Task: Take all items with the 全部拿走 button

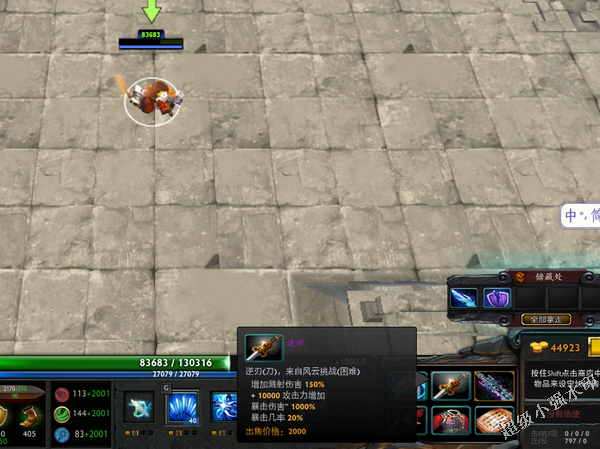Action: [x=547, y=319]
